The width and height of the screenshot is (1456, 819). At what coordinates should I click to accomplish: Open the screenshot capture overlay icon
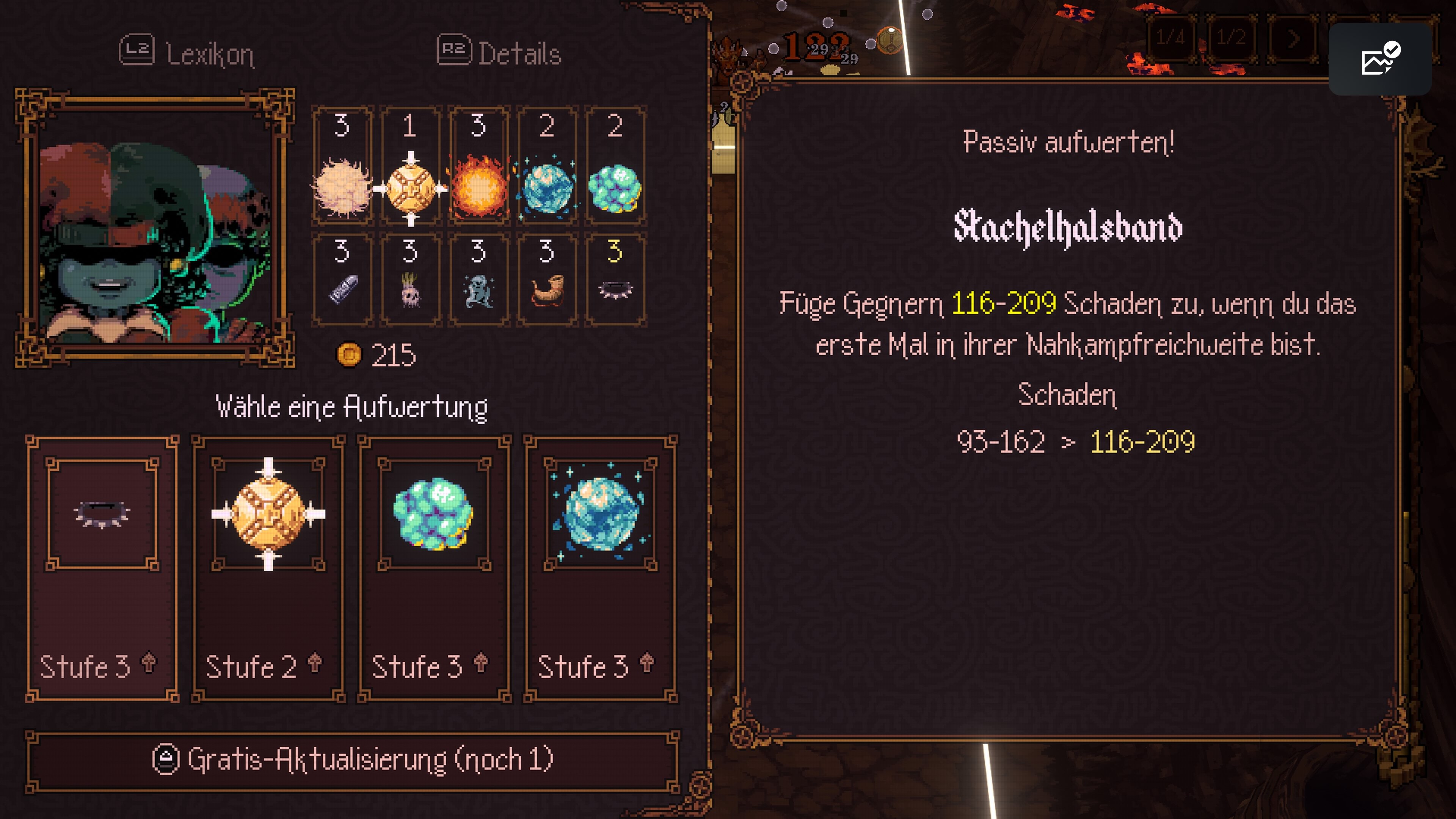pos(1379,59)
